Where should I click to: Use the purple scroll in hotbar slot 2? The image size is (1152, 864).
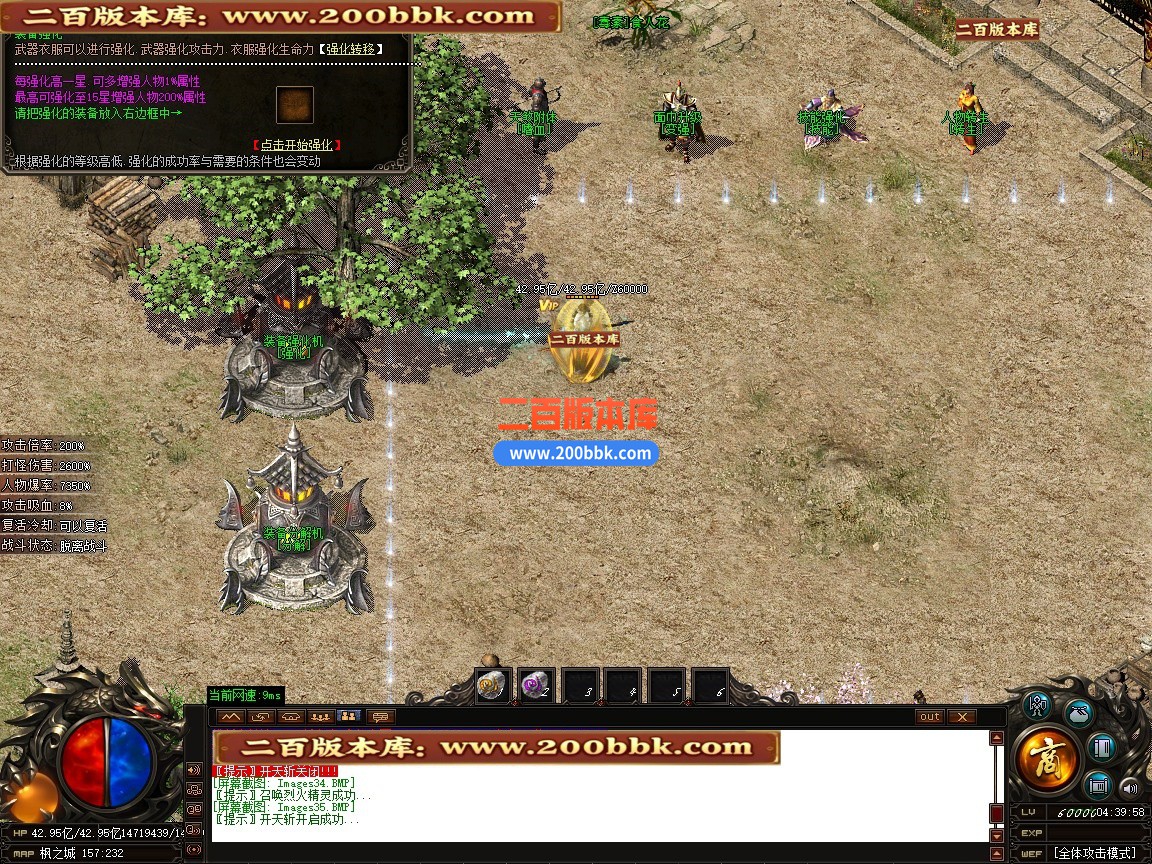click(x=537, y=686)
